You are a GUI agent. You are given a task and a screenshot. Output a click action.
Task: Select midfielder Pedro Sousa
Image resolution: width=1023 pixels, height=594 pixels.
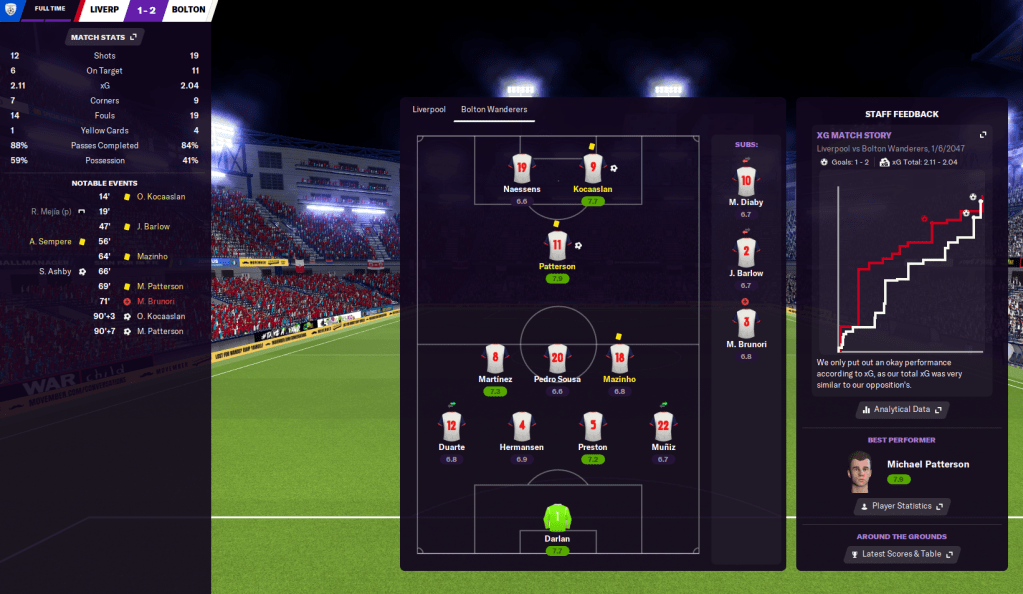pyautogui.click(x=558, y=358)
